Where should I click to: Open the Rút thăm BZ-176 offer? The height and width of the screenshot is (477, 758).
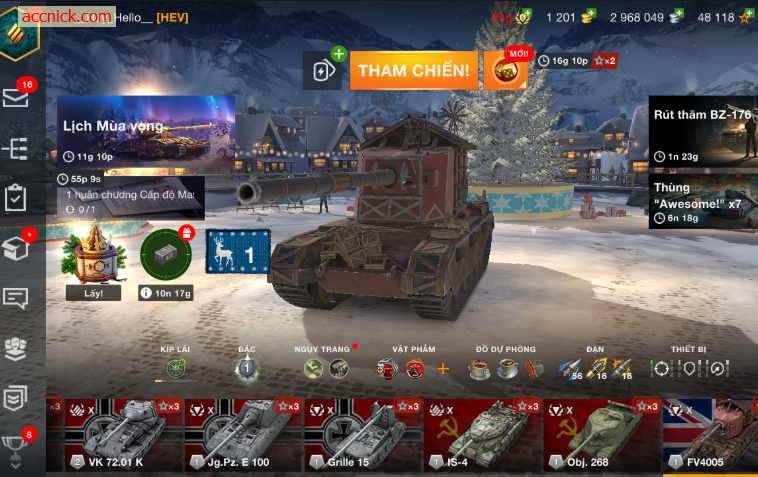[702, 130]
